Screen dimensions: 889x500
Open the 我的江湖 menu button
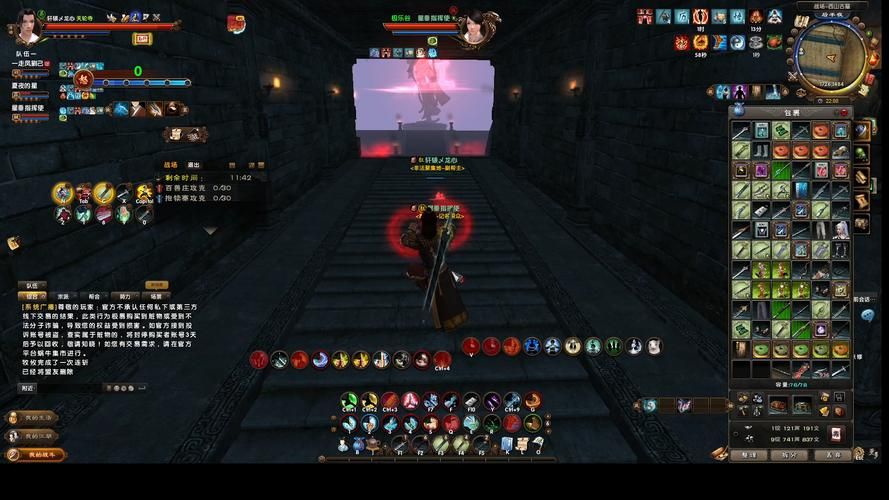click(36, 436)
